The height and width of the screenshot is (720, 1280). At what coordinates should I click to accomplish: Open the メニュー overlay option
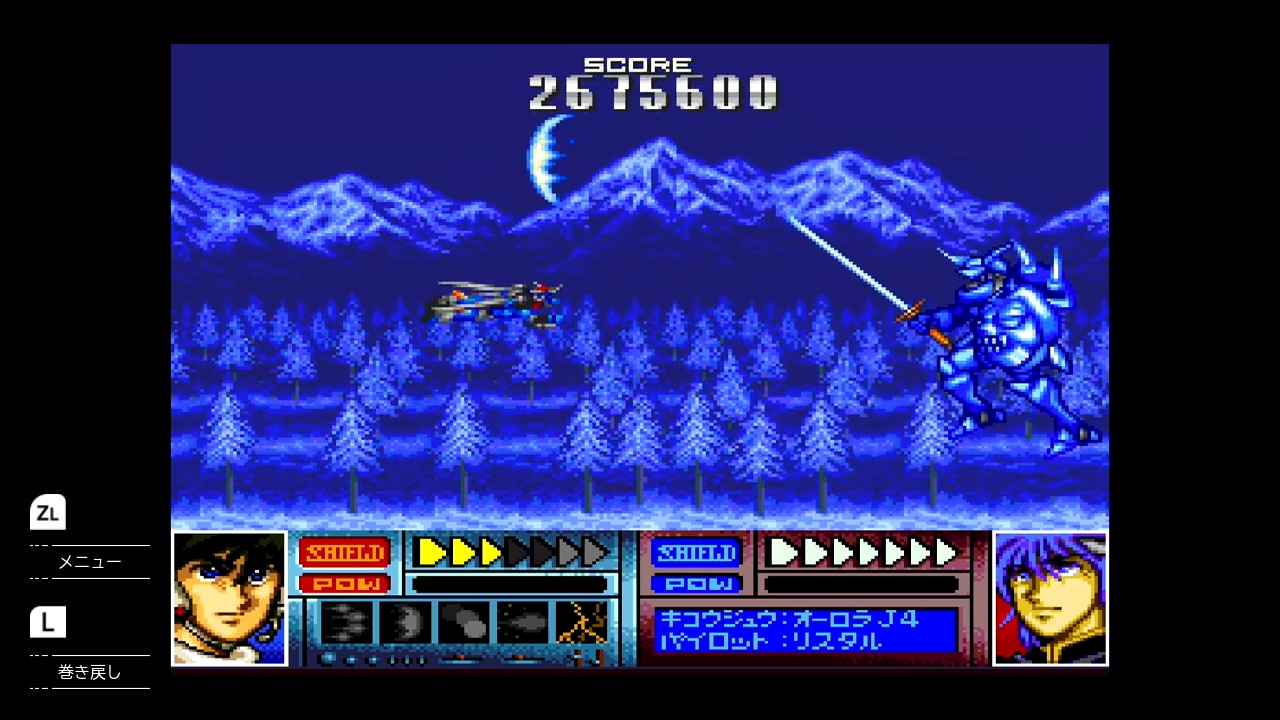(89, 562)
